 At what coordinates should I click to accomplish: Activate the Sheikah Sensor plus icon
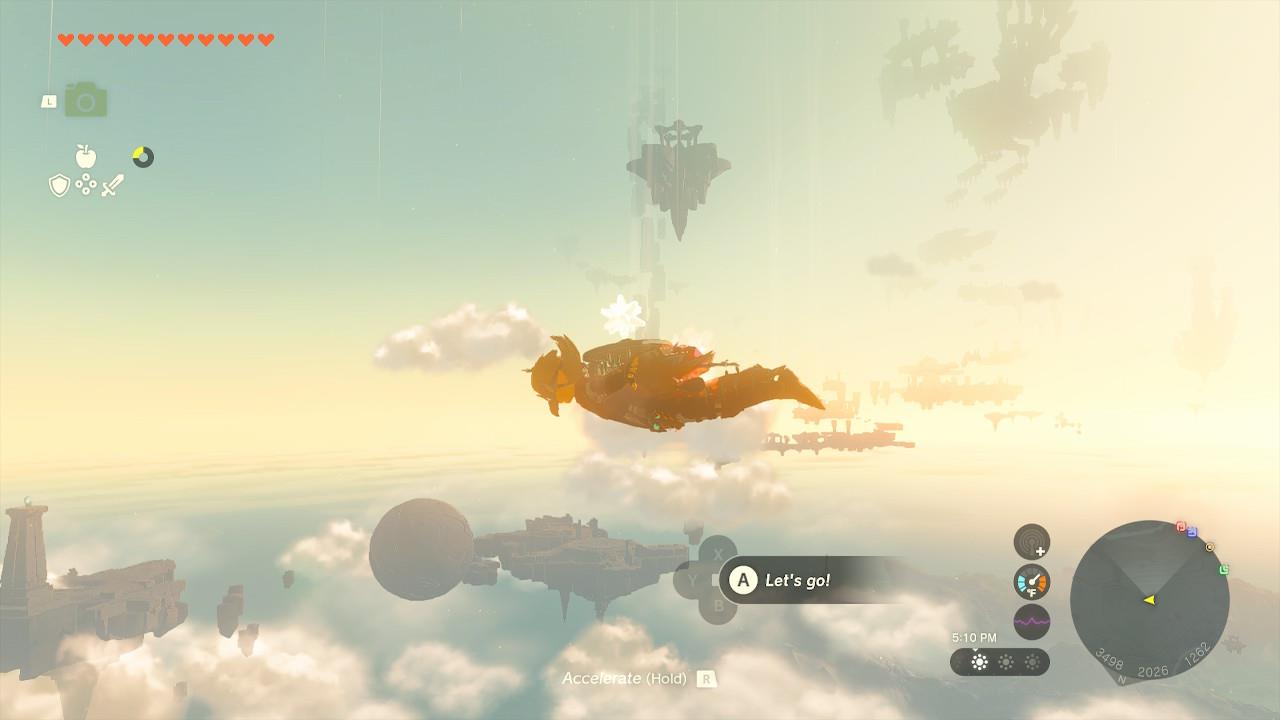point(1032,542)
